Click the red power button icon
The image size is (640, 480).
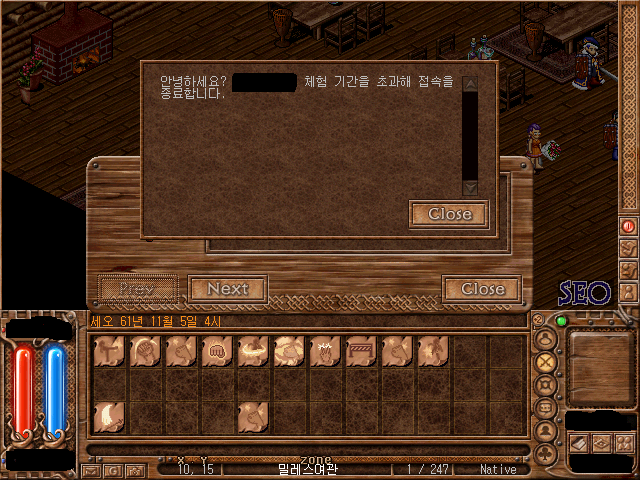(x=629, y=227)
